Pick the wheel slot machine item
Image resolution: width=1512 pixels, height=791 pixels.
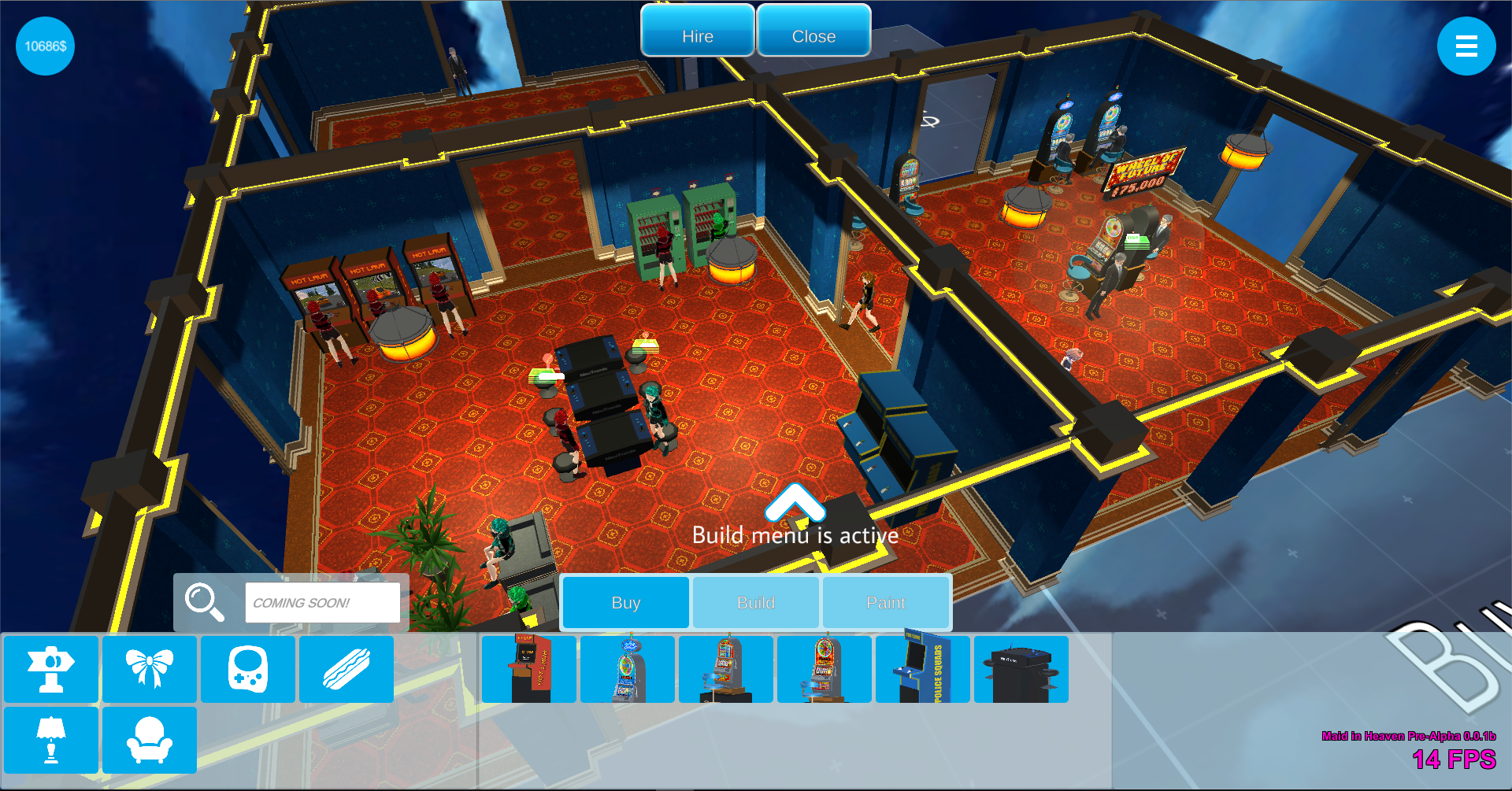click(628, 669)
